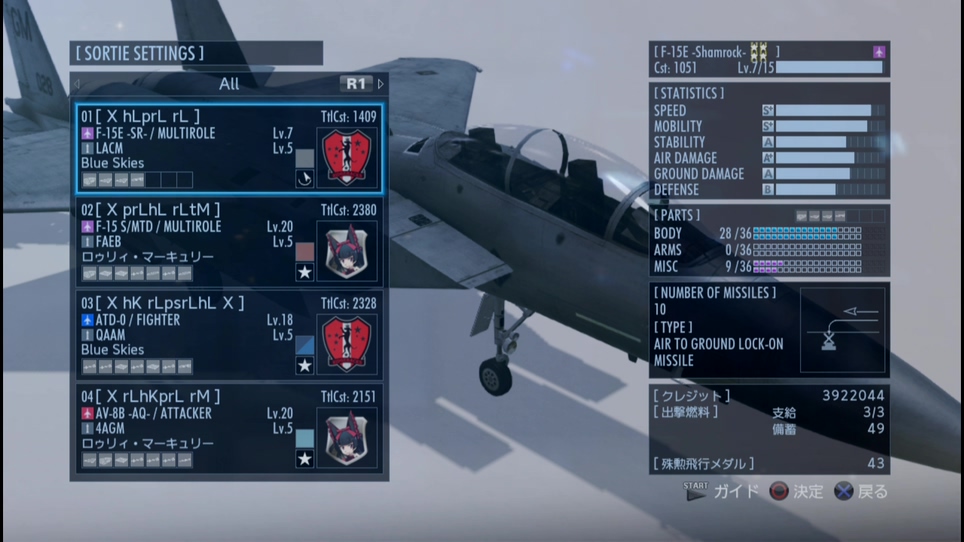Screen dimensions: 964x542
Task: Click the blue color swatch in set 03
Action: coord(305,345)
